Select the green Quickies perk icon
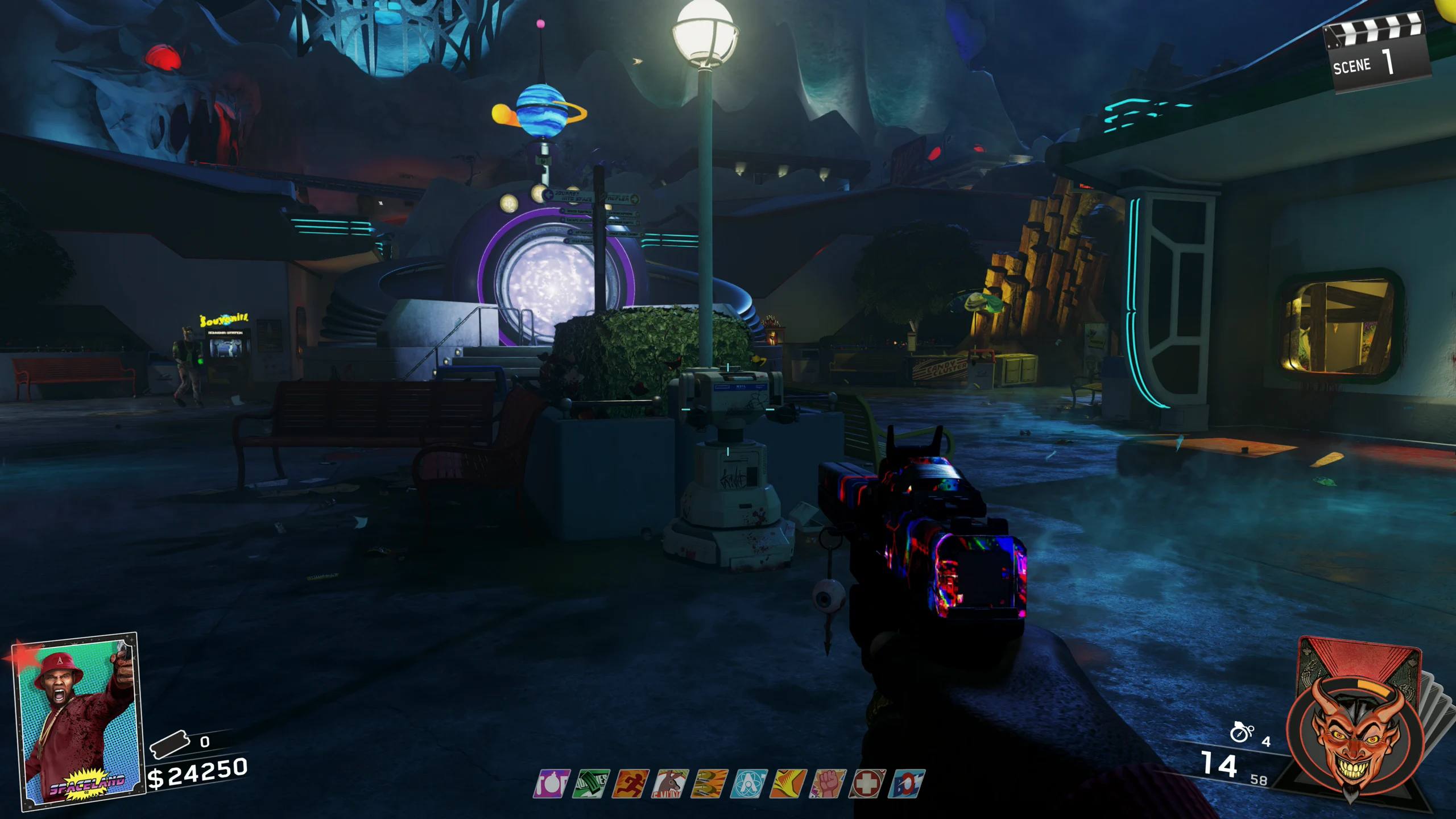The width and height of the screenshot is (1456, 819). coord(591,784)
